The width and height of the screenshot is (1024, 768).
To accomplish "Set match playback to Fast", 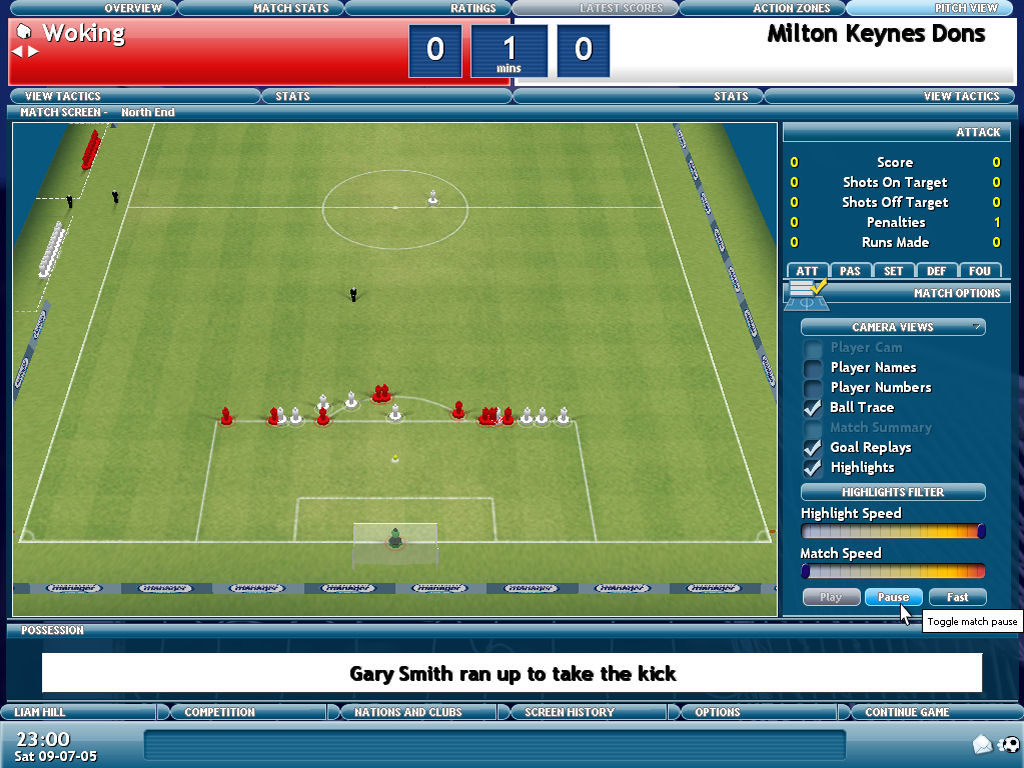I will (957, 597).
